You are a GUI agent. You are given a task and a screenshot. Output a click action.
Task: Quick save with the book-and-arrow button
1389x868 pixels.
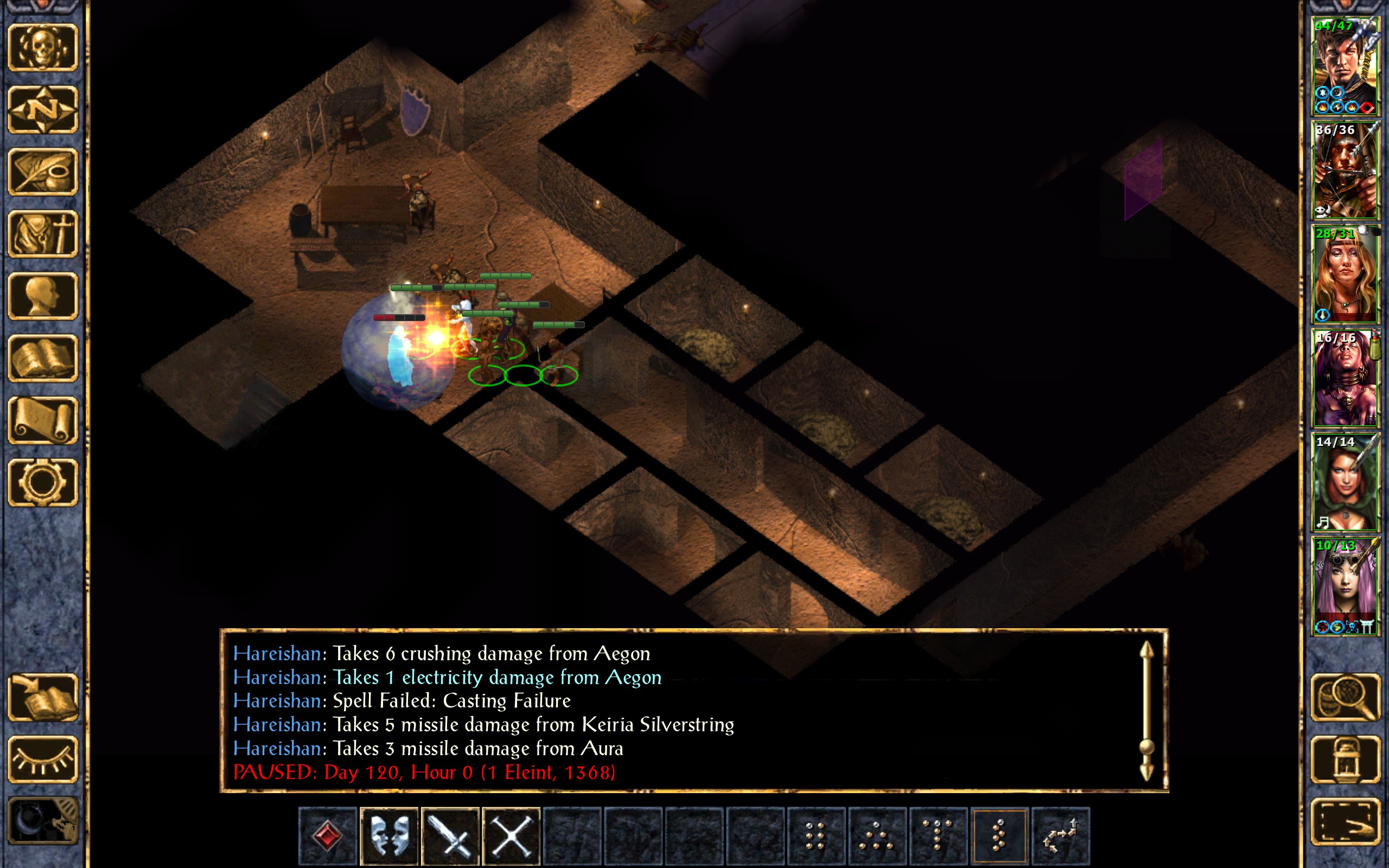(42, 698)
